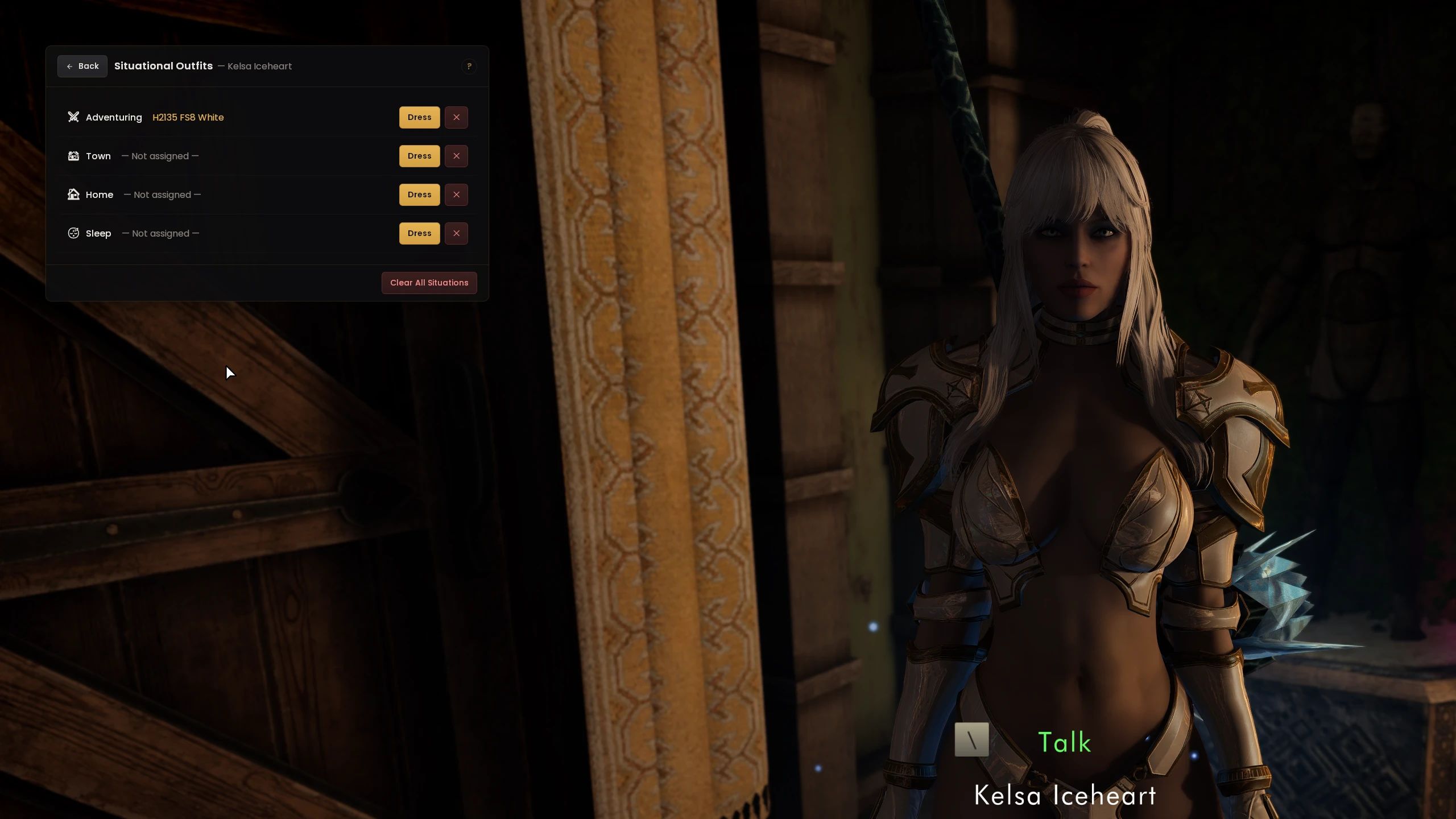This screenshot has width=1456, height=819.
Task: Click the Home house icon
Action: tap(73, 195)
